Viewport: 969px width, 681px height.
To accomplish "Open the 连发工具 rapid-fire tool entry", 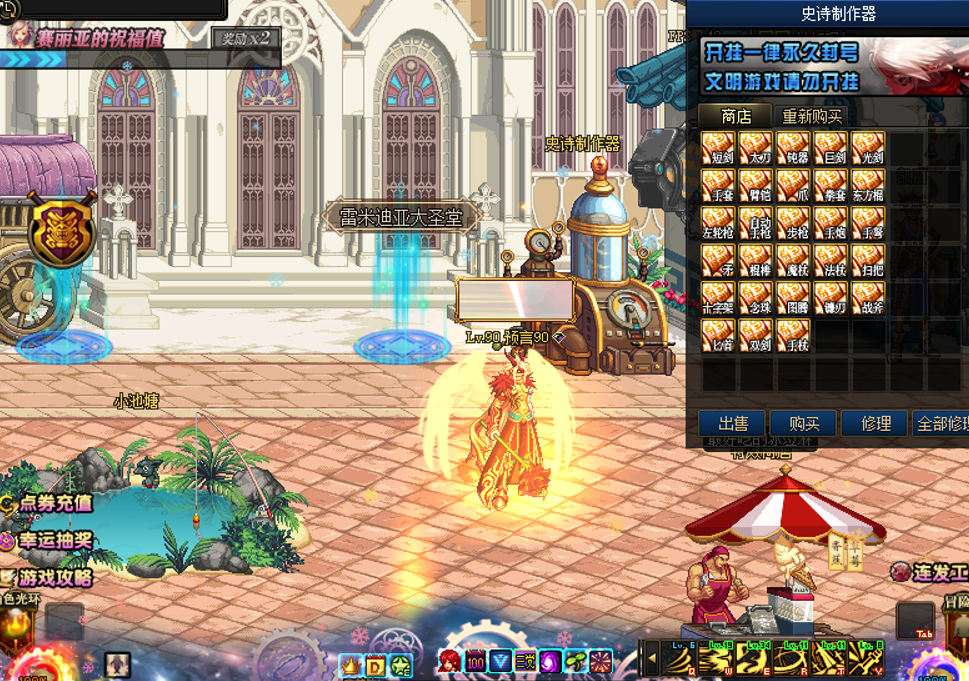I will [x=930, y=572].
